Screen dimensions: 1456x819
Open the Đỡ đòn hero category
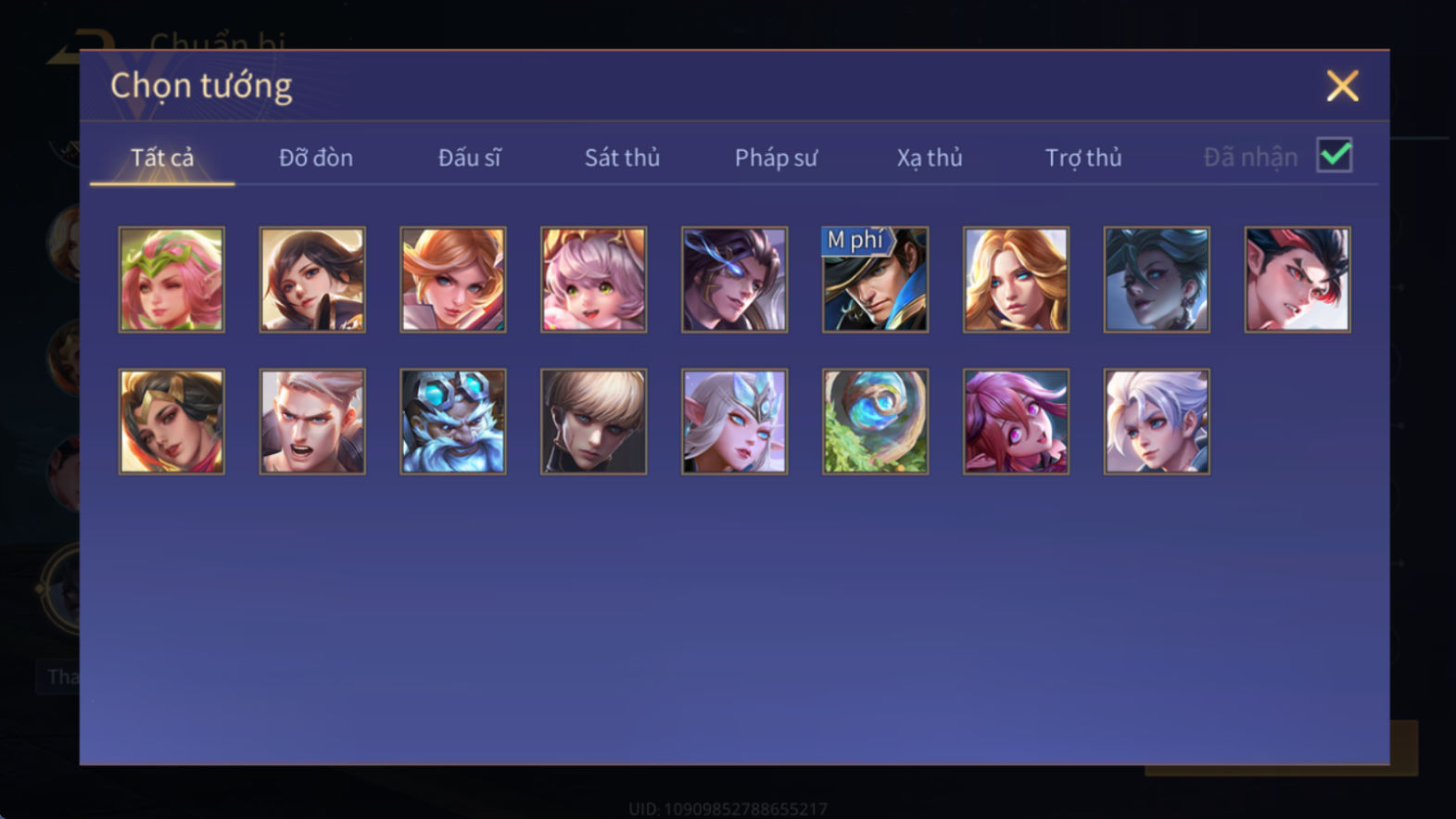point(315,157)
